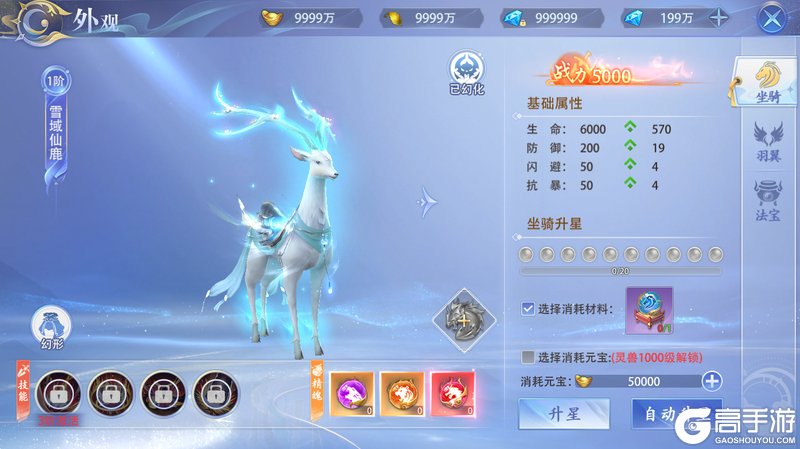Click the 已幻化 transformed status icon
This screenshot has height=449, width=800.
pyautogui.click(x=465, y=72)
